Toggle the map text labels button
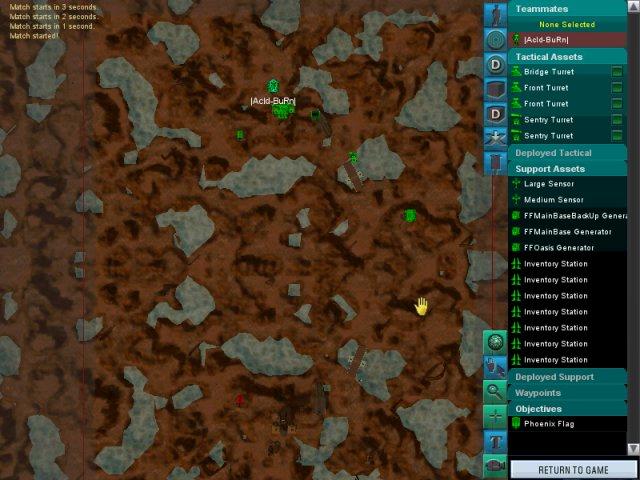 496,441
